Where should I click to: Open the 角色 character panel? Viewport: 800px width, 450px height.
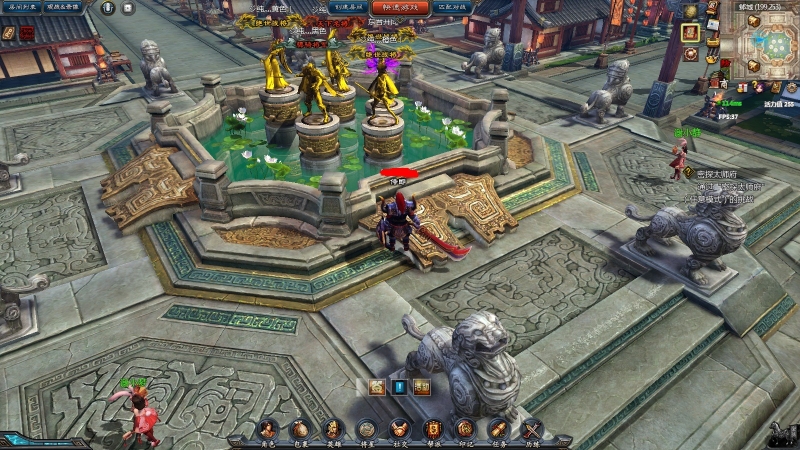pyautogui.click(x=267, y=430)
